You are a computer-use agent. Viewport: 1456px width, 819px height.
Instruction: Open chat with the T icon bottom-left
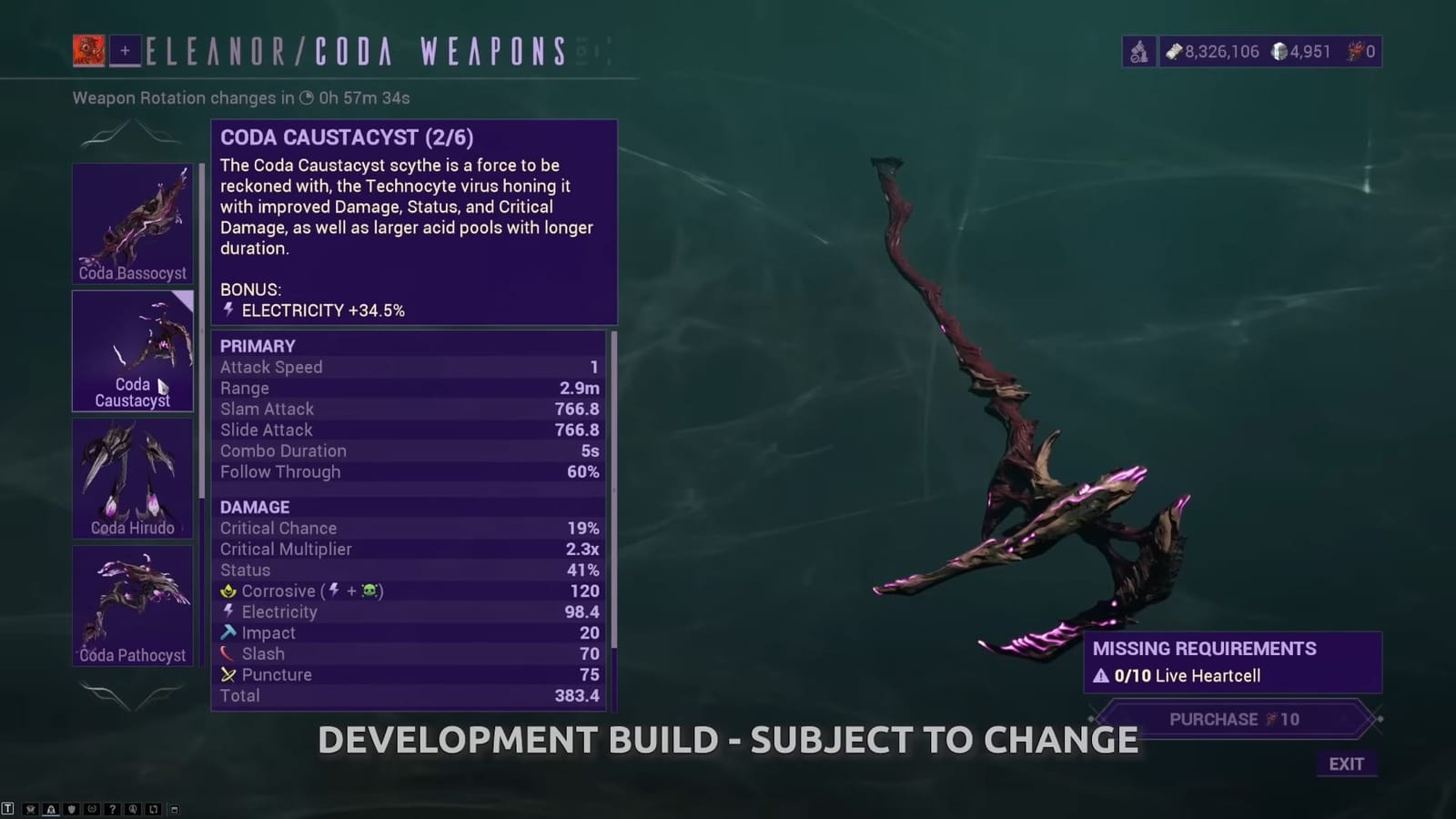8,808
